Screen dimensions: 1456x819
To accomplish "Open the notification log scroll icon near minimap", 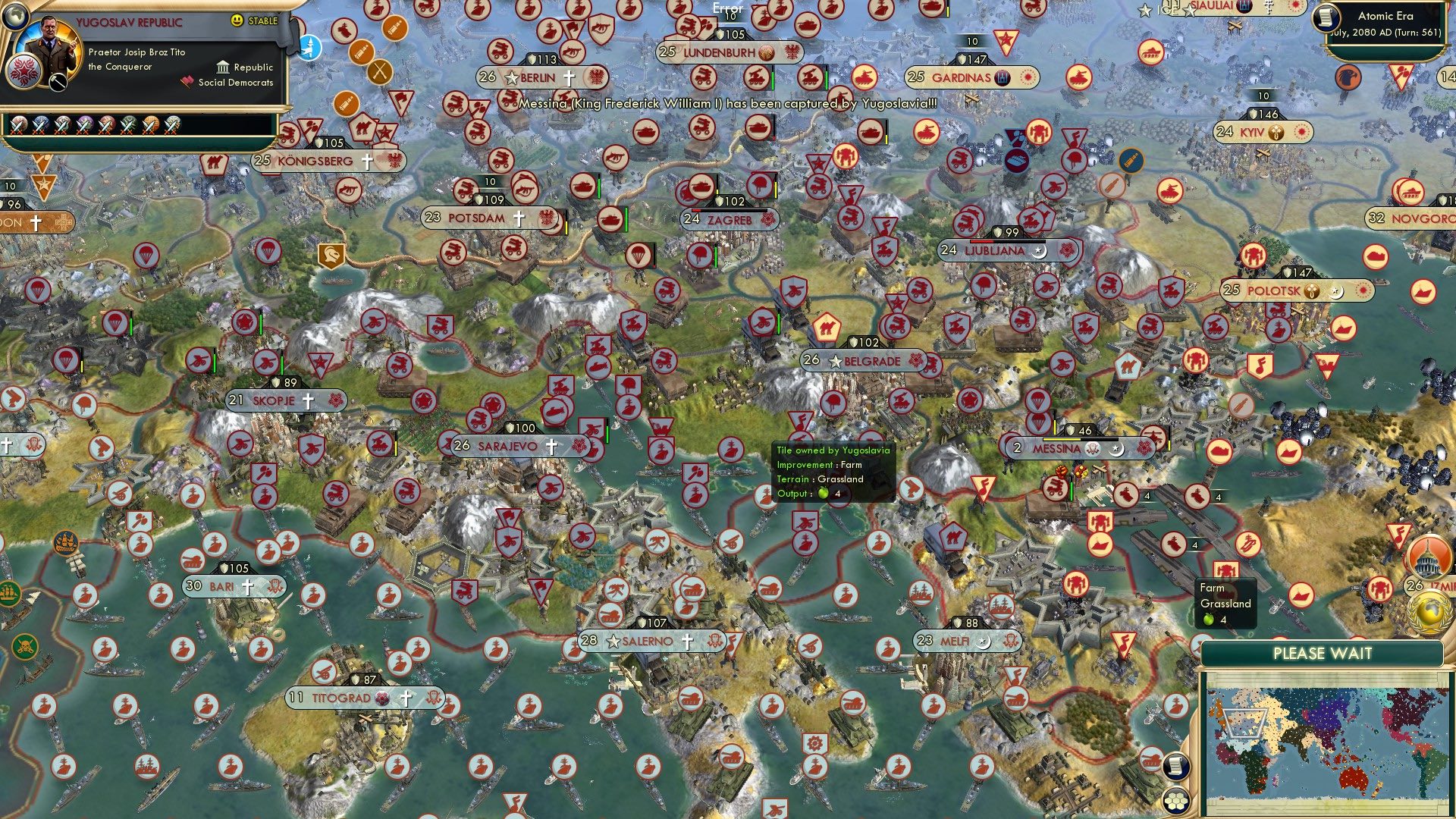I will tap(1176, 767).
